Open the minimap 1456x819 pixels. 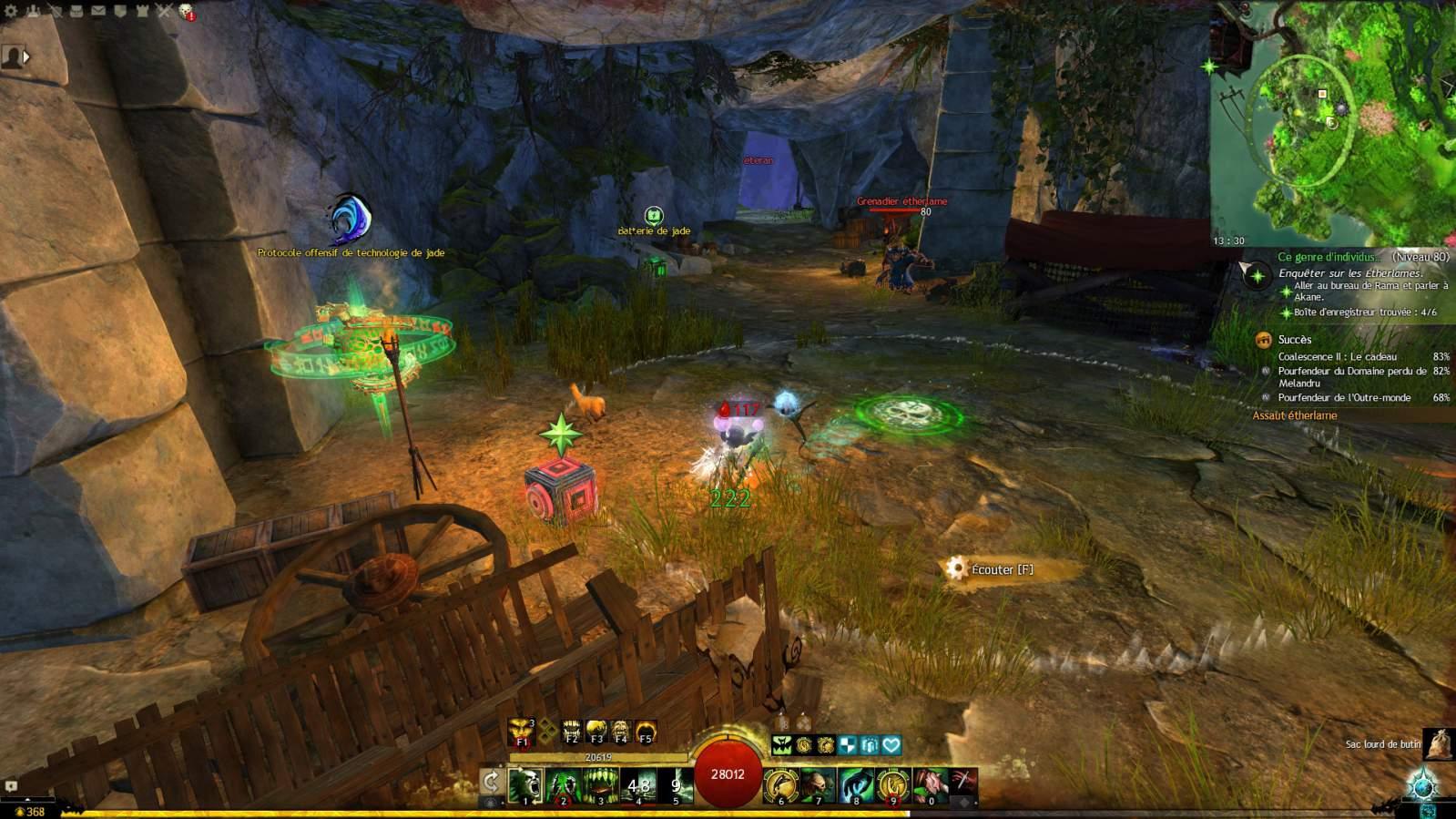pos(1333,123)
